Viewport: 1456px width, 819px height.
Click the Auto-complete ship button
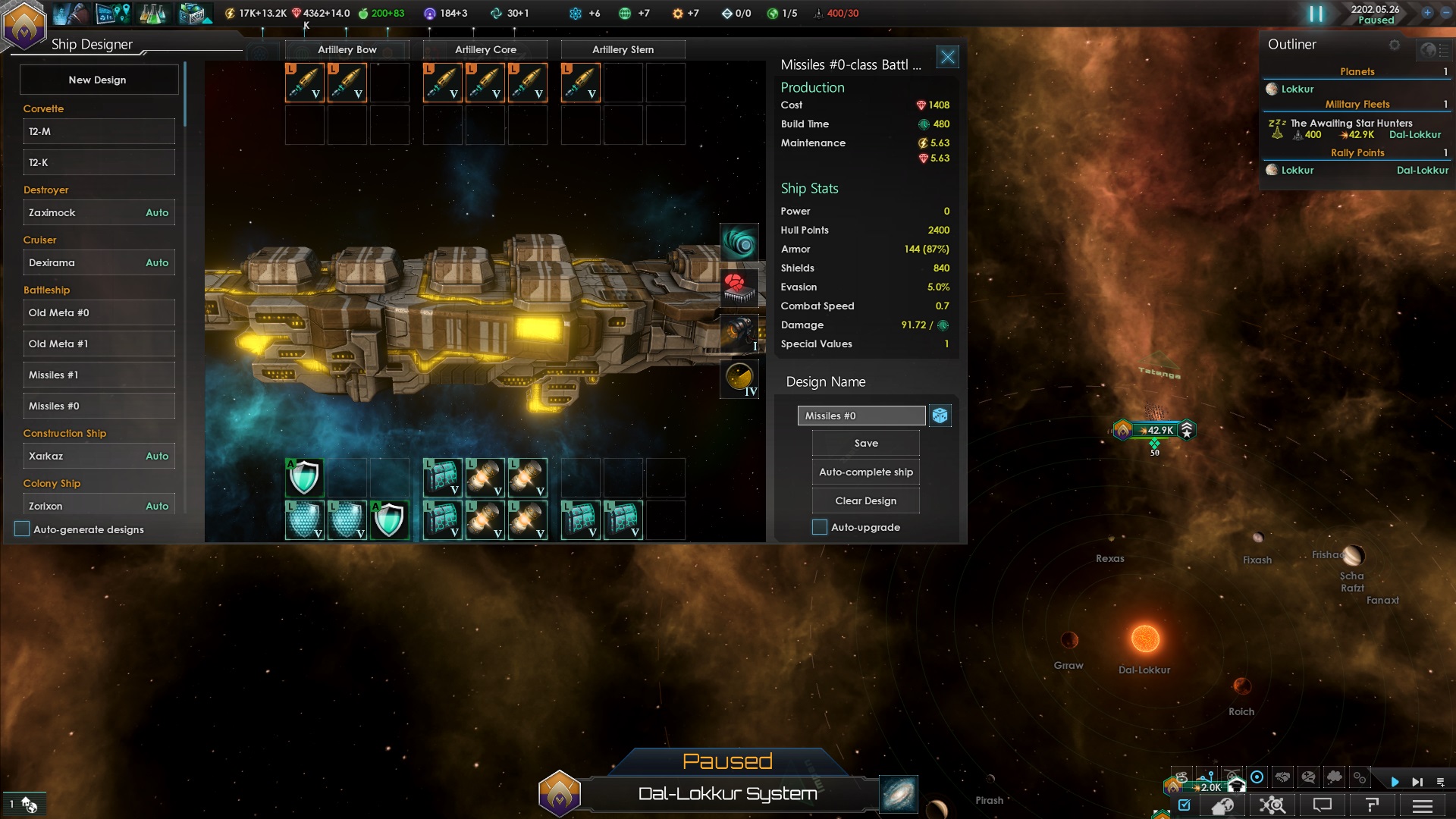click(x=864, y=471)
